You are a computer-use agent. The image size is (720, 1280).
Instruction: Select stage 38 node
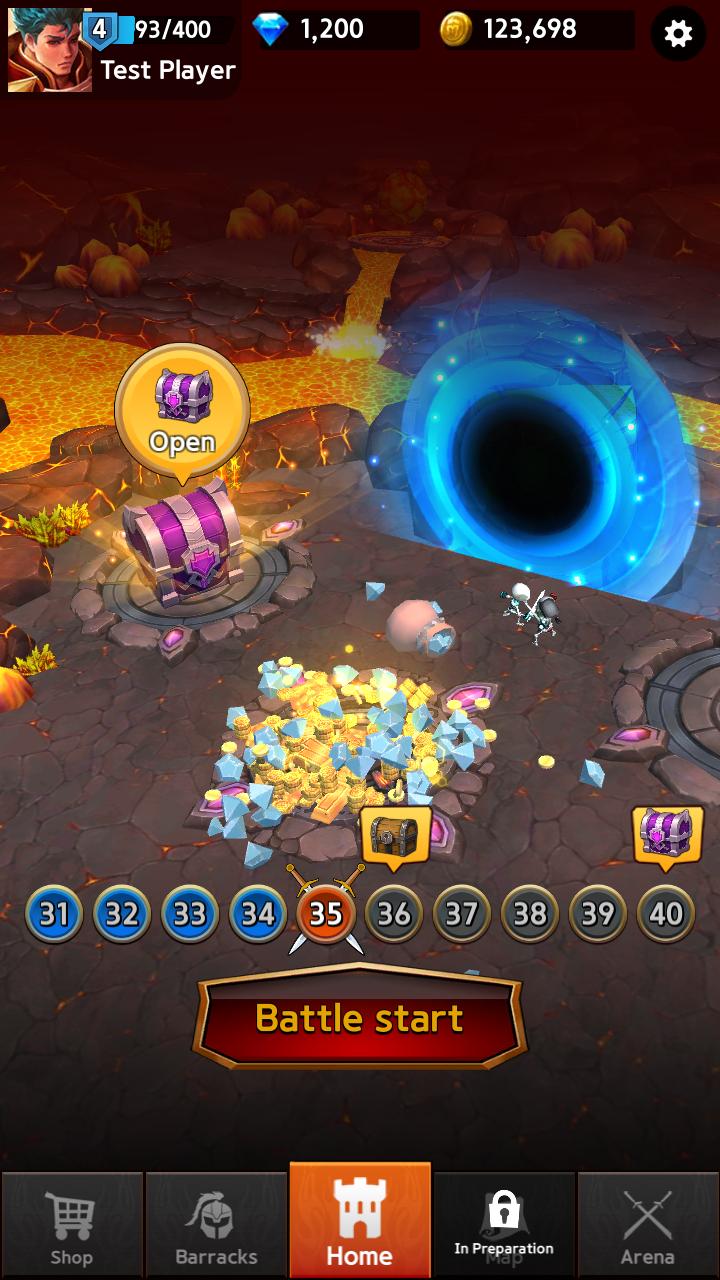530,914
